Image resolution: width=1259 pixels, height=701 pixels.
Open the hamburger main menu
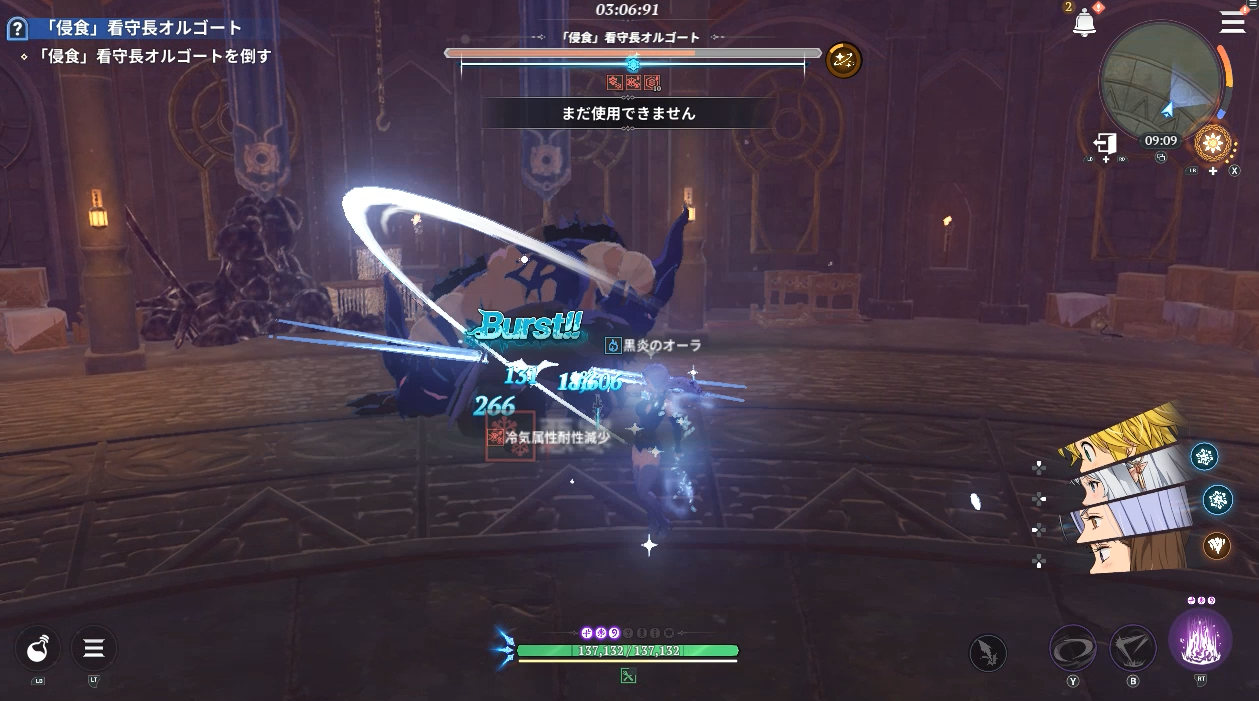1232,23
